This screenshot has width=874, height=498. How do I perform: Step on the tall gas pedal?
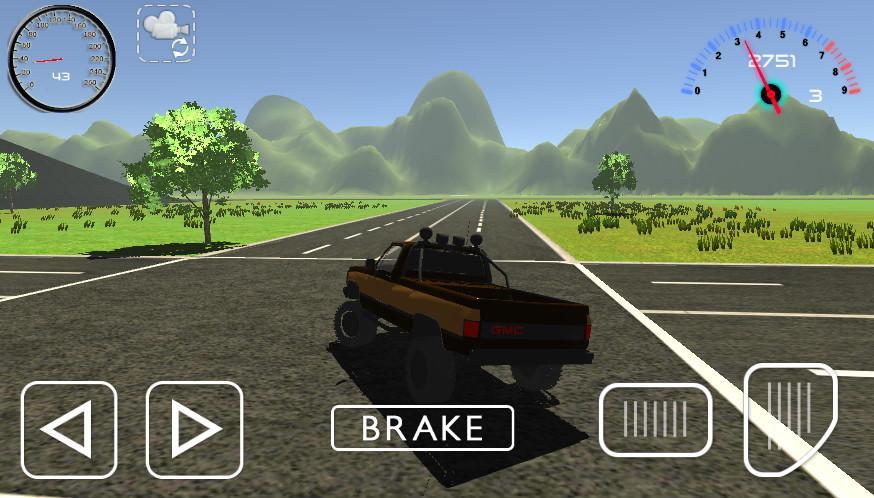789,416
